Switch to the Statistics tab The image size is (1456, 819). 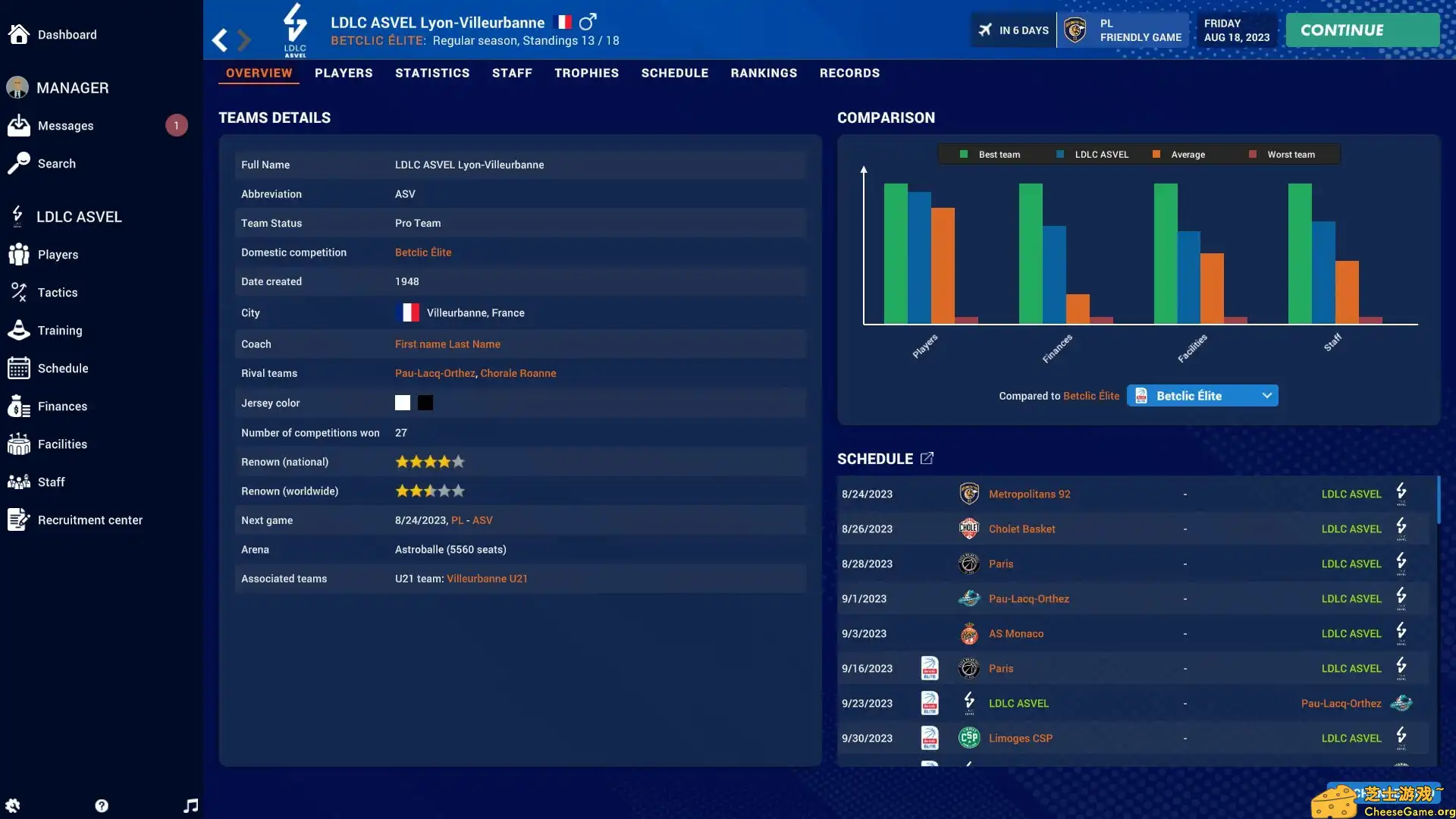click(432, 73)
